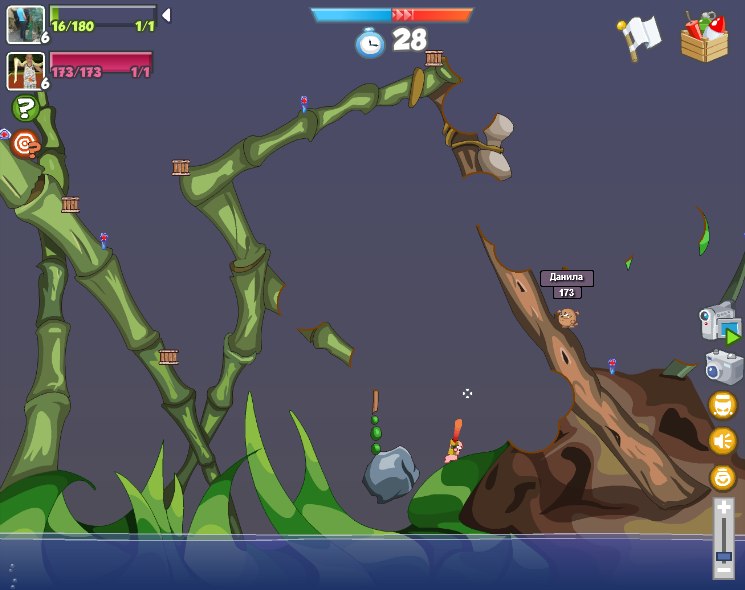Start video recording with camcorder icon

point(720,323)
